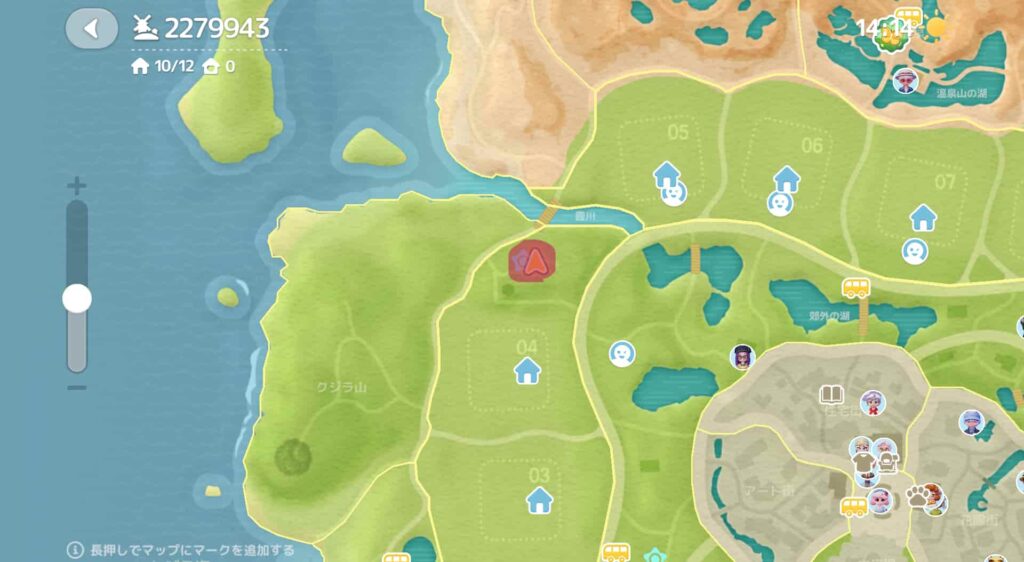Select the house marker on plot 05
This screenshot has height=562, width=1024.
click(666, 175)
